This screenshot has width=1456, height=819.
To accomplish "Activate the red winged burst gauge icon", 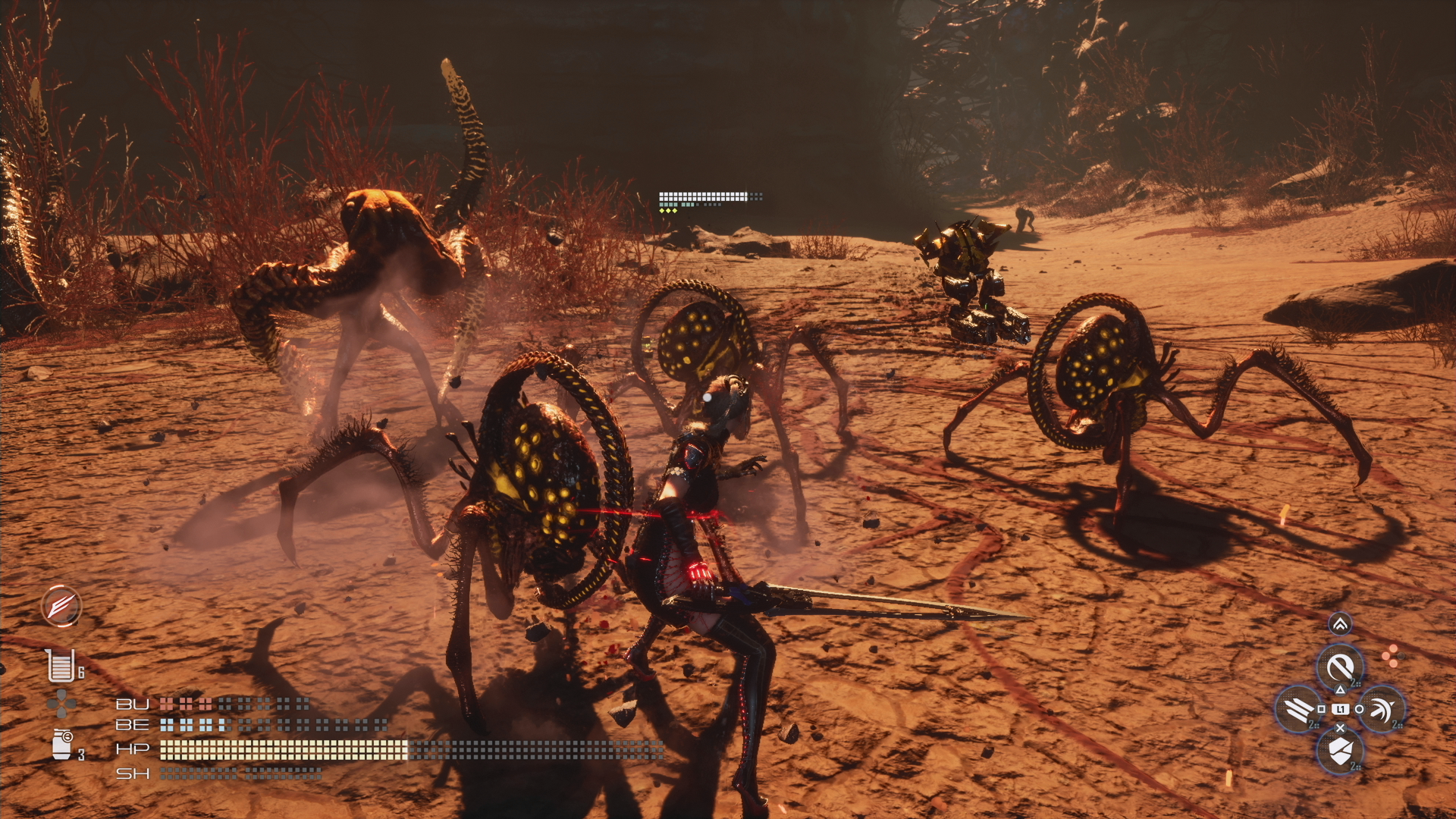I will pos(61,606).
